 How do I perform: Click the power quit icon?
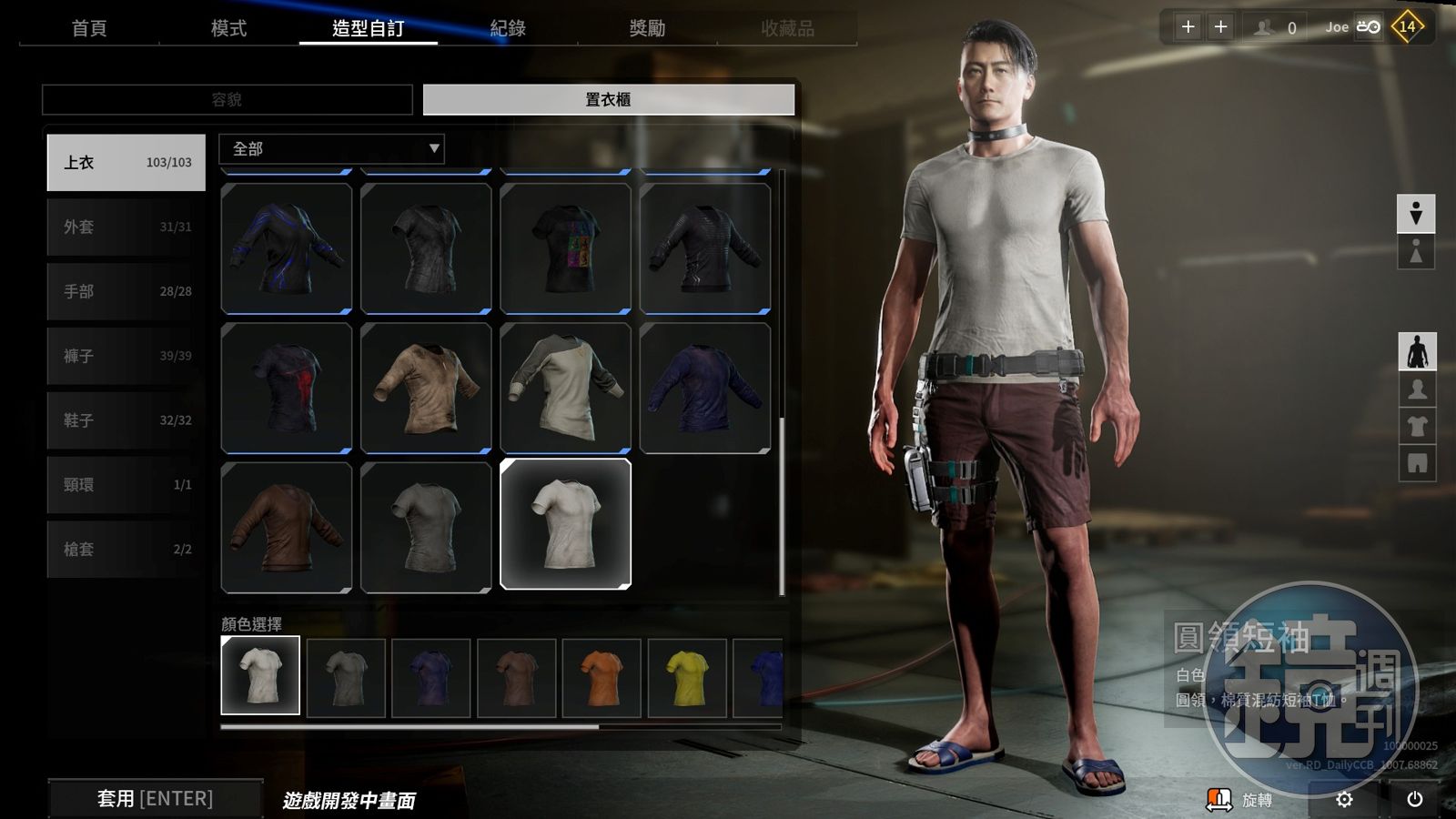pyautogui.click(x=1414, y=799)
